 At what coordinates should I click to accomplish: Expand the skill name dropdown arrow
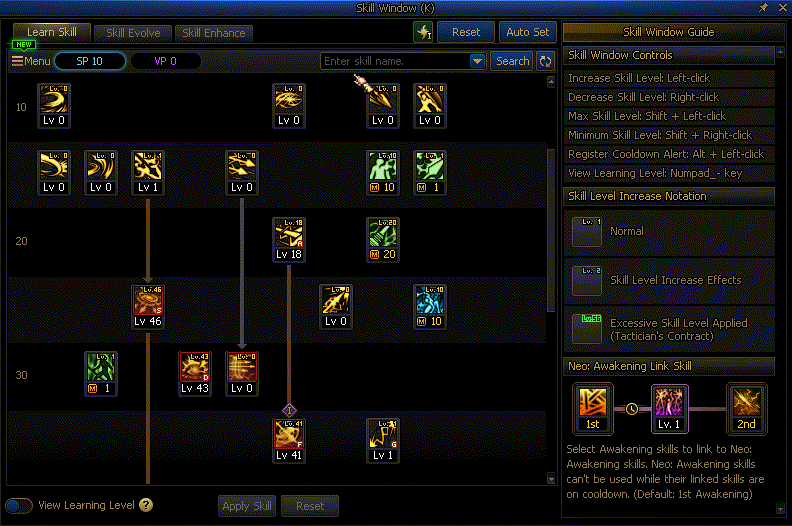477,61
